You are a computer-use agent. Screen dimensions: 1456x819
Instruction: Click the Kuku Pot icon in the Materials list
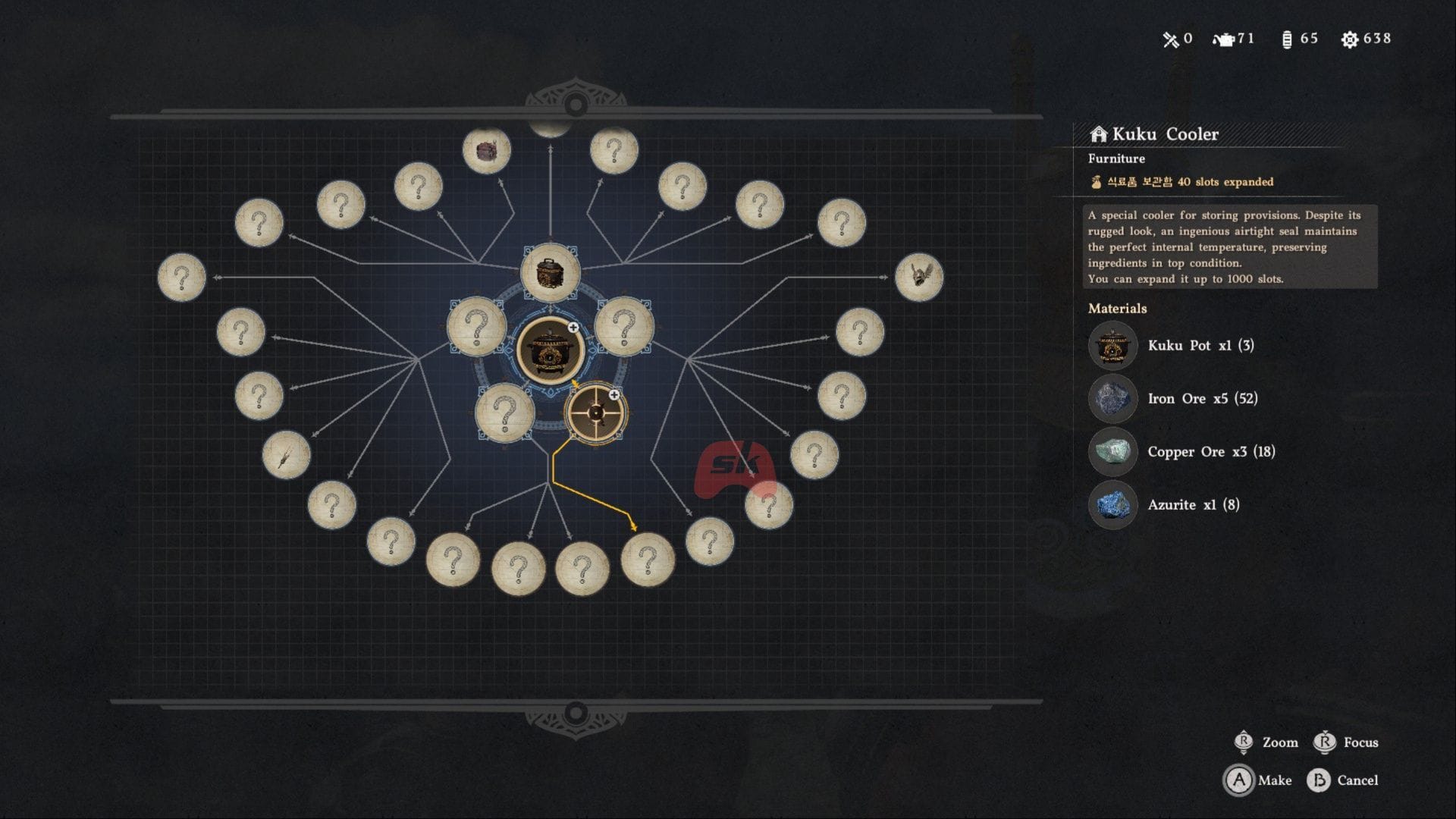point(1112,346)
